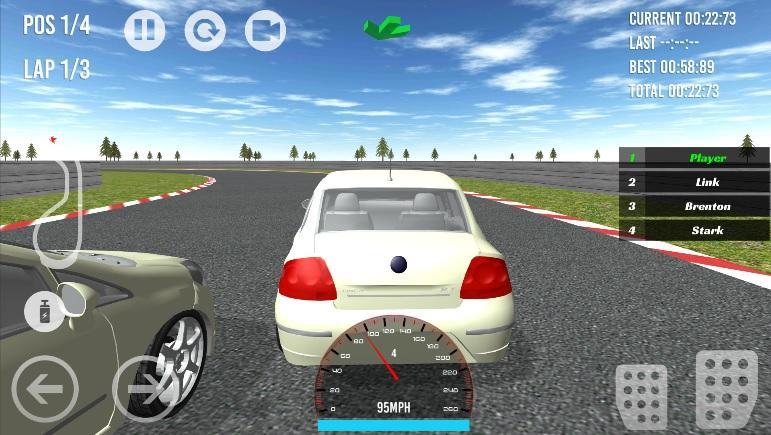Choose Brenton in the leaderboard

point(695,206)
